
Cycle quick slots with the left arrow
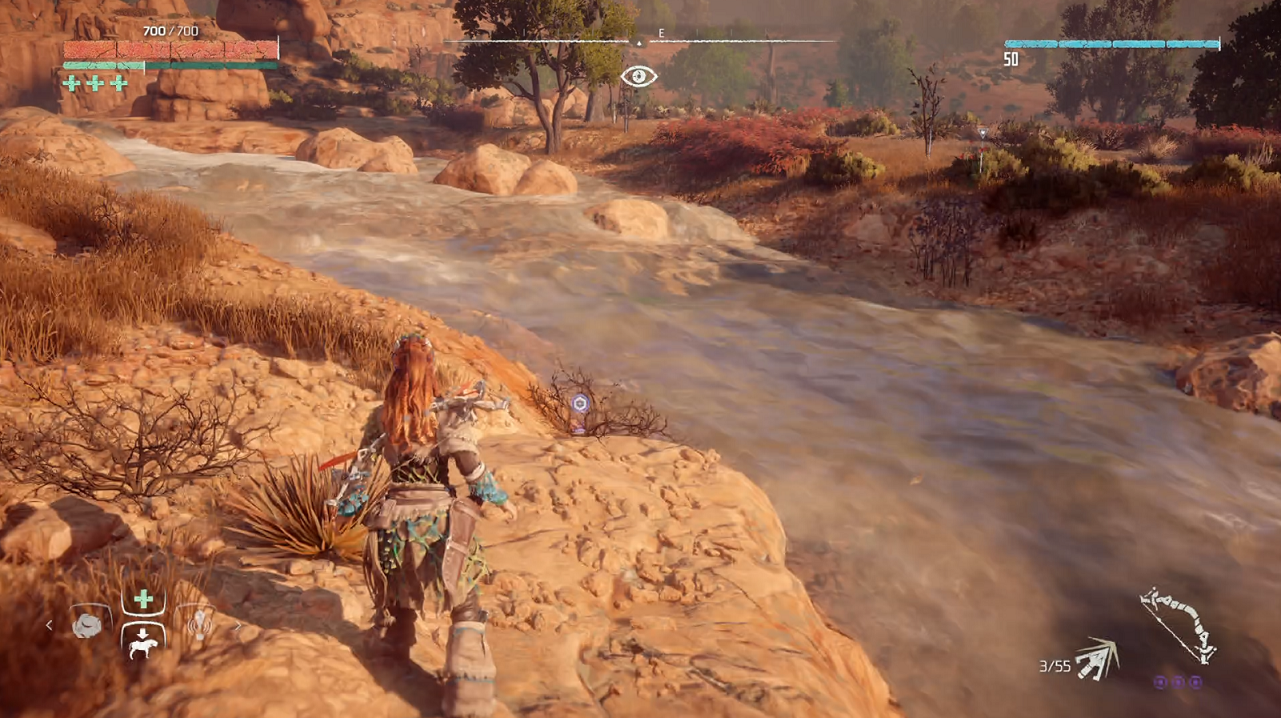(x=49, y=626)
